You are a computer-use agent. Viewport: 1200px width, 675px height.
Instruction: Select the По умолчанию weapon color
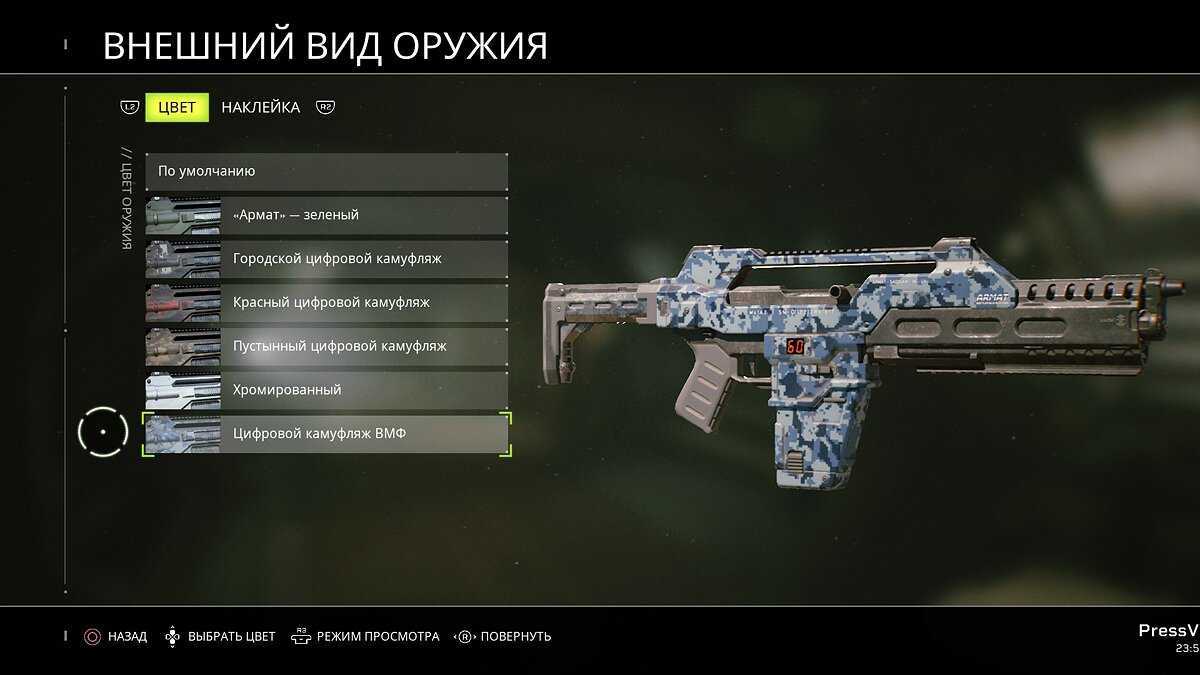pos(326,171)
